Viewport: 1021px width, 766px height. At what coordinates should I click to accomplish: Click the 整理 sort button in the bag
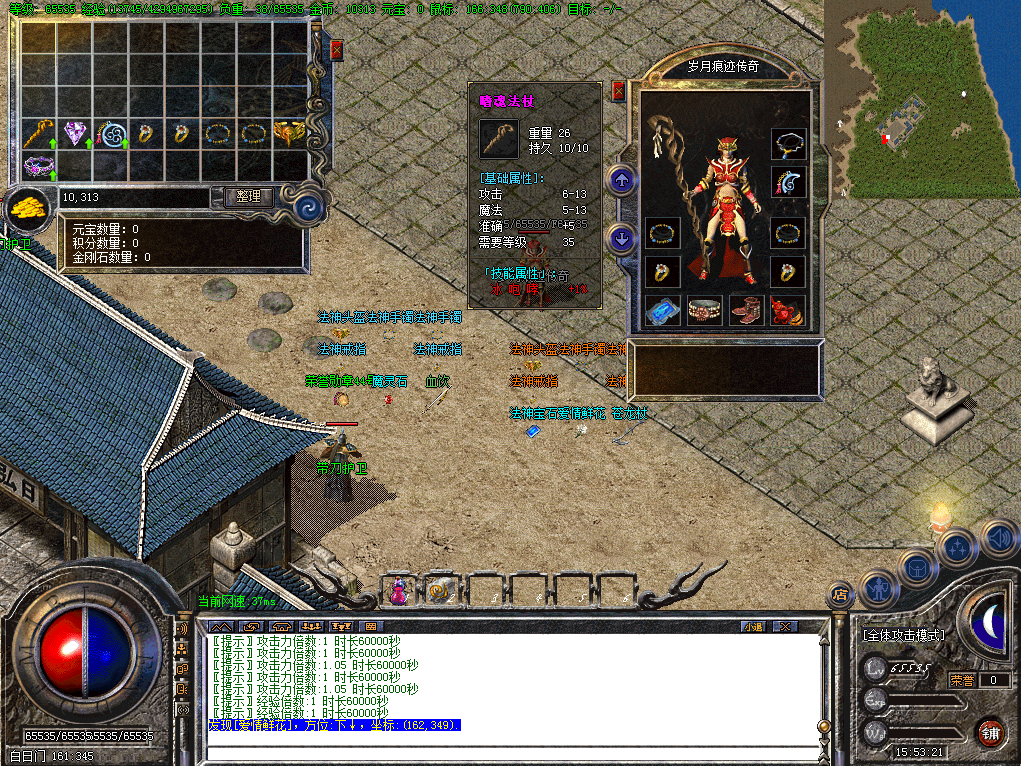click(248, 197)
